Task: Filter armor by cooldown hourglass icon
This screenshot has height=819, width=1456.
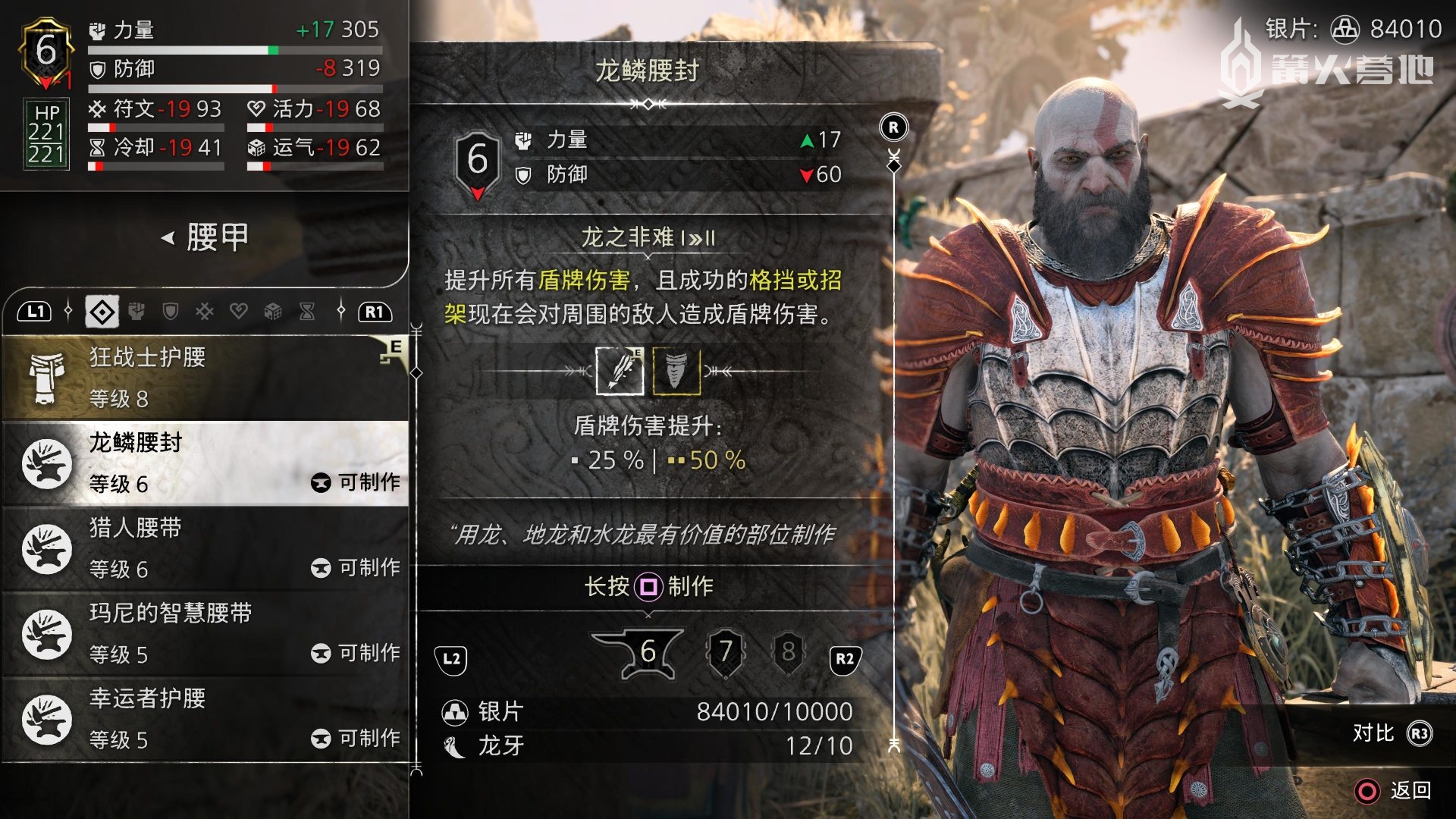Action: coord(307,312)
